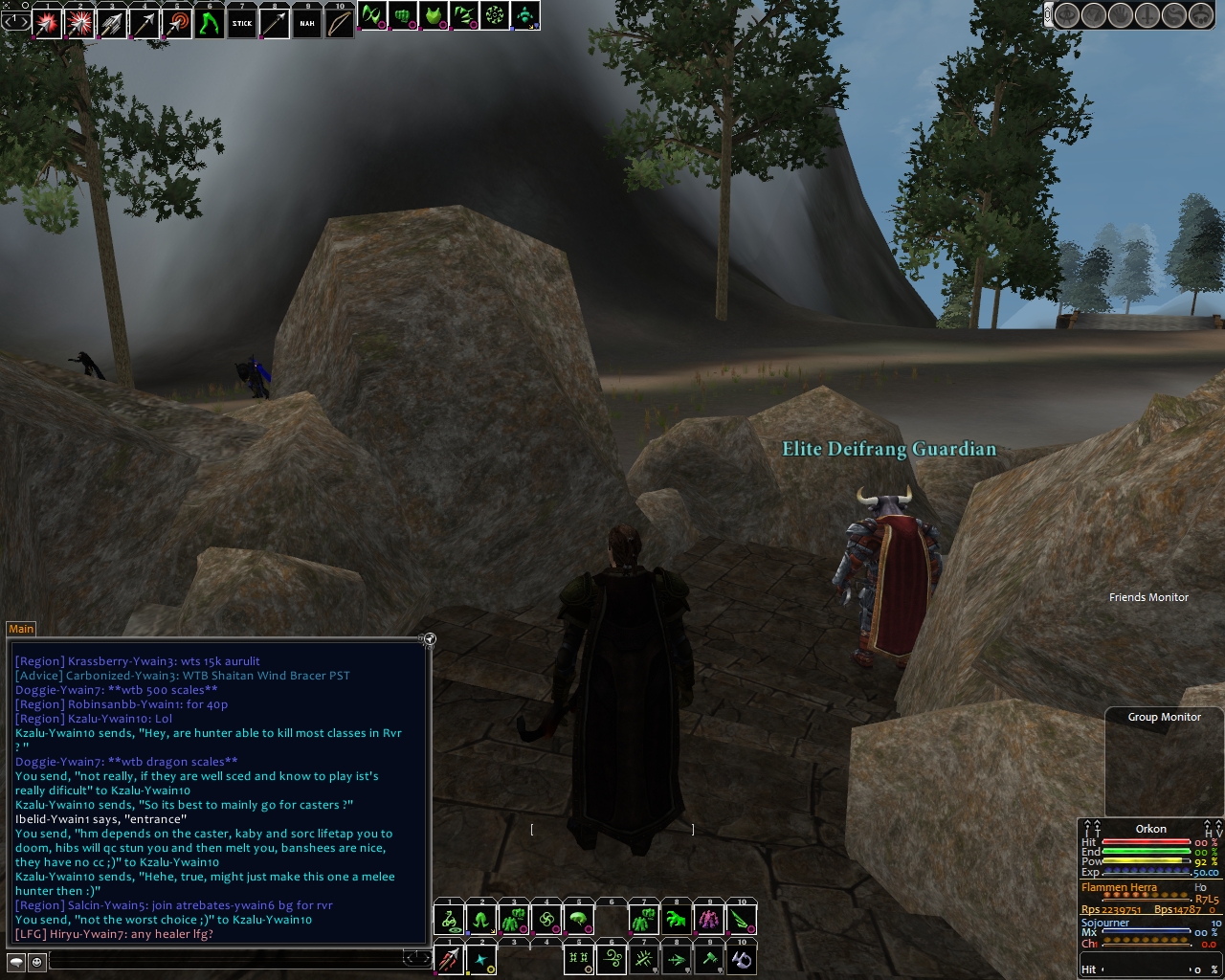The height and width of the screenshot is (980, 1225).
Task: Switch to the Main chat tab
Action: click(x=21, y=629)
